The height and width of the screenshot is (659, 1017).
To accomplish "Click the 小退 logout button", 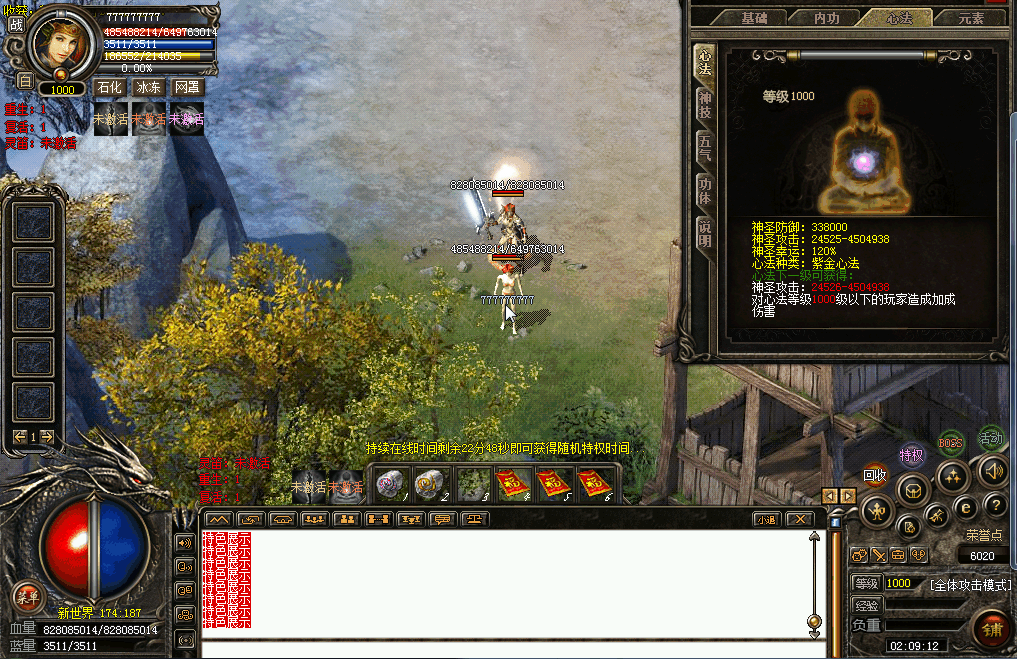I will (x=766, y=519).
